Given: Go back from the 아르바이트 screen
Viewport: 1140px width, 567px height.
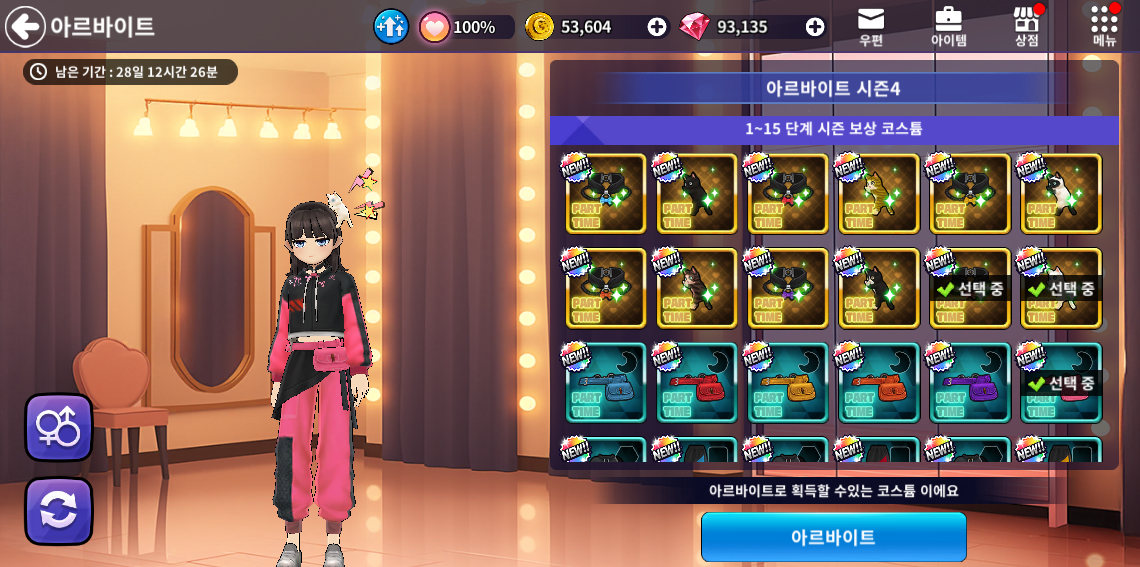Looking at the screenshot, I should coord(25,26).
